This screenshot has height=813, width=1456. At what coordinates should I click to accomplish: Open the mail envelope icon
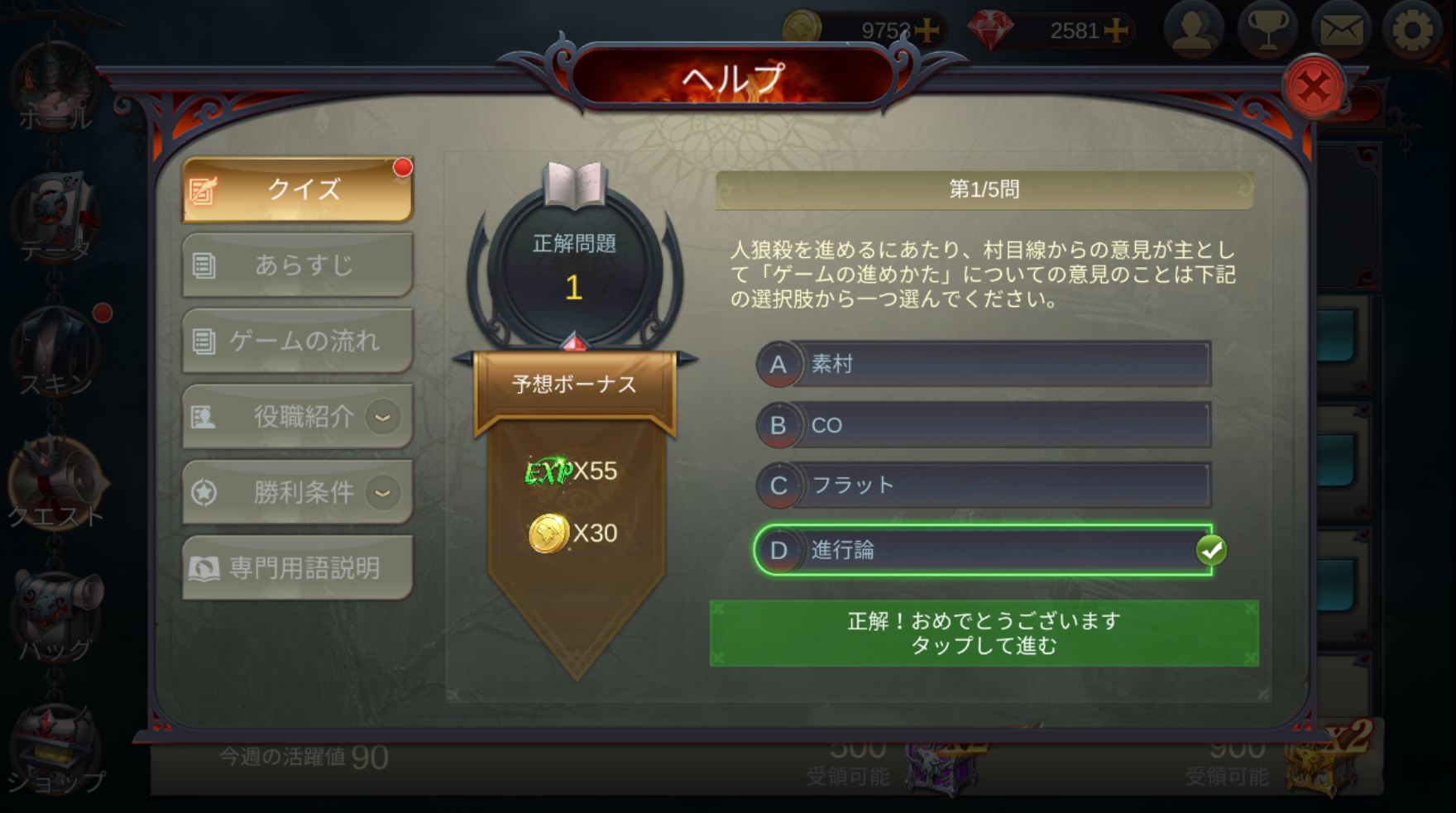(1341, 31)
